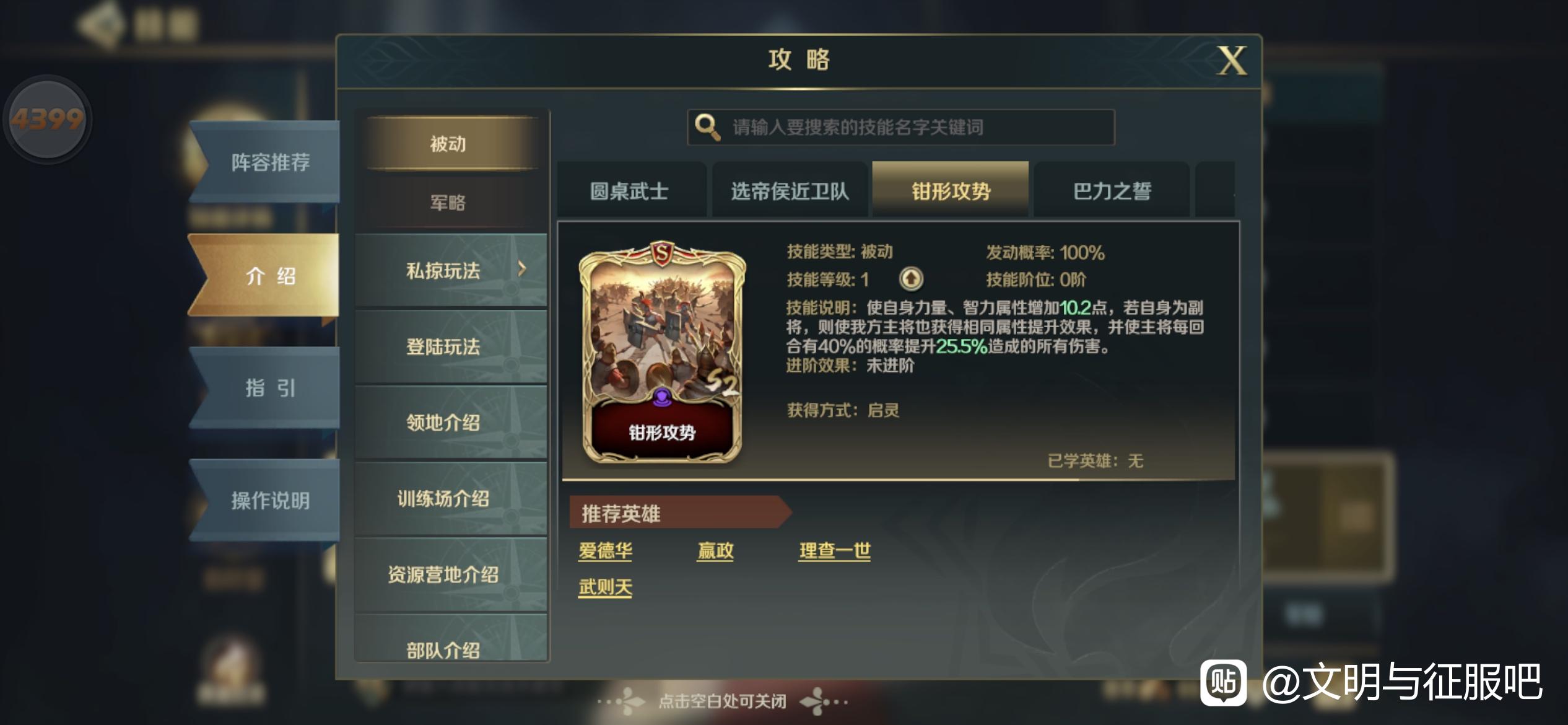Select the 军略 skill category

448,203
